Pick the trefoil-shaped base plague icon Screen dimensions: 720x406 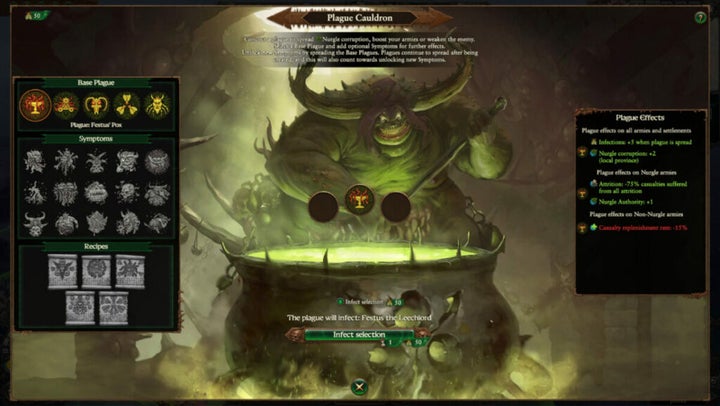click(127, 104)
